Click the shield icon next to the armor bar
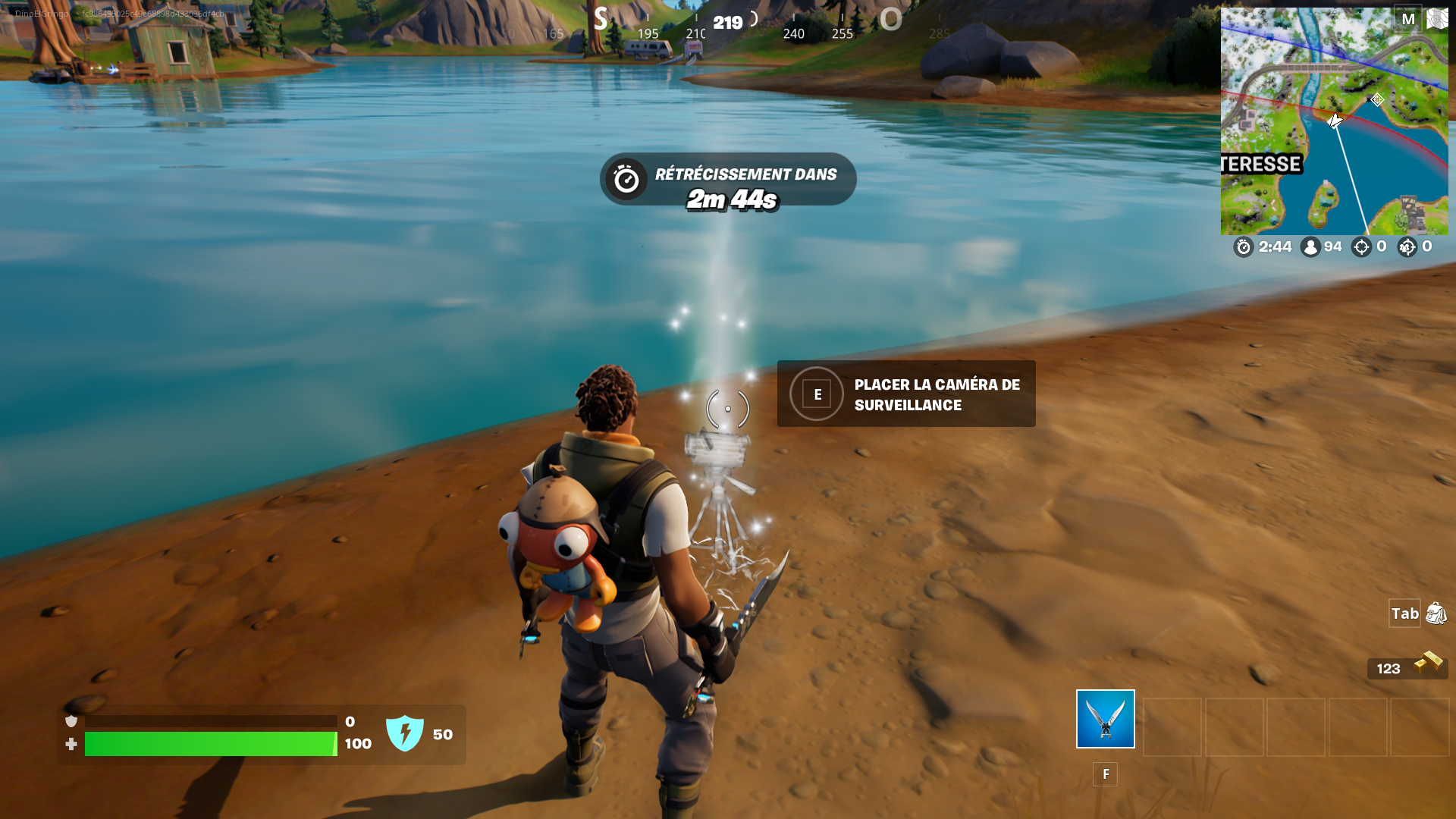This screenshot has height=819, width=1456. pos(71,720)
